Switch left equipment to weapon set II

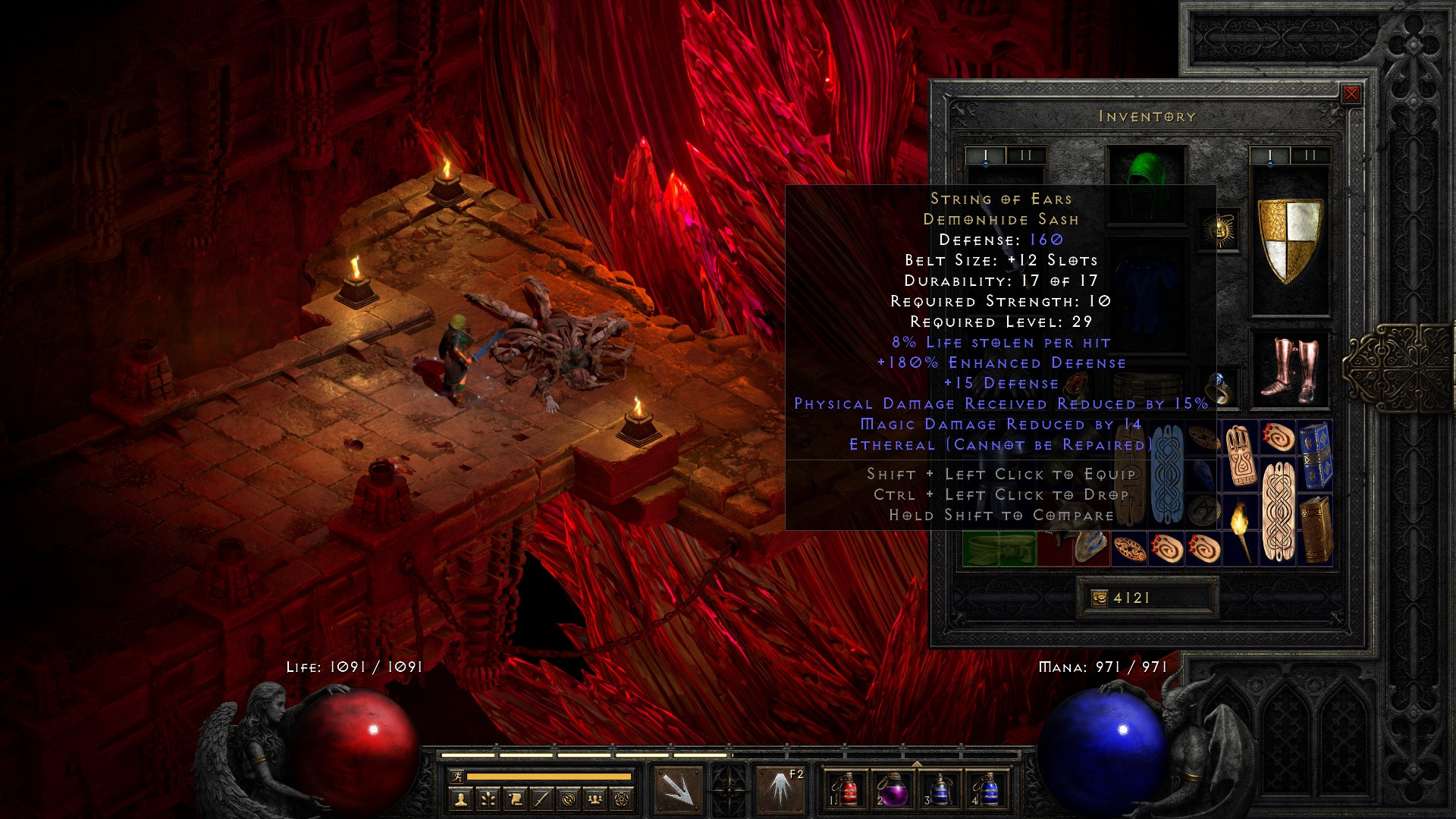tap(1025, 155)
